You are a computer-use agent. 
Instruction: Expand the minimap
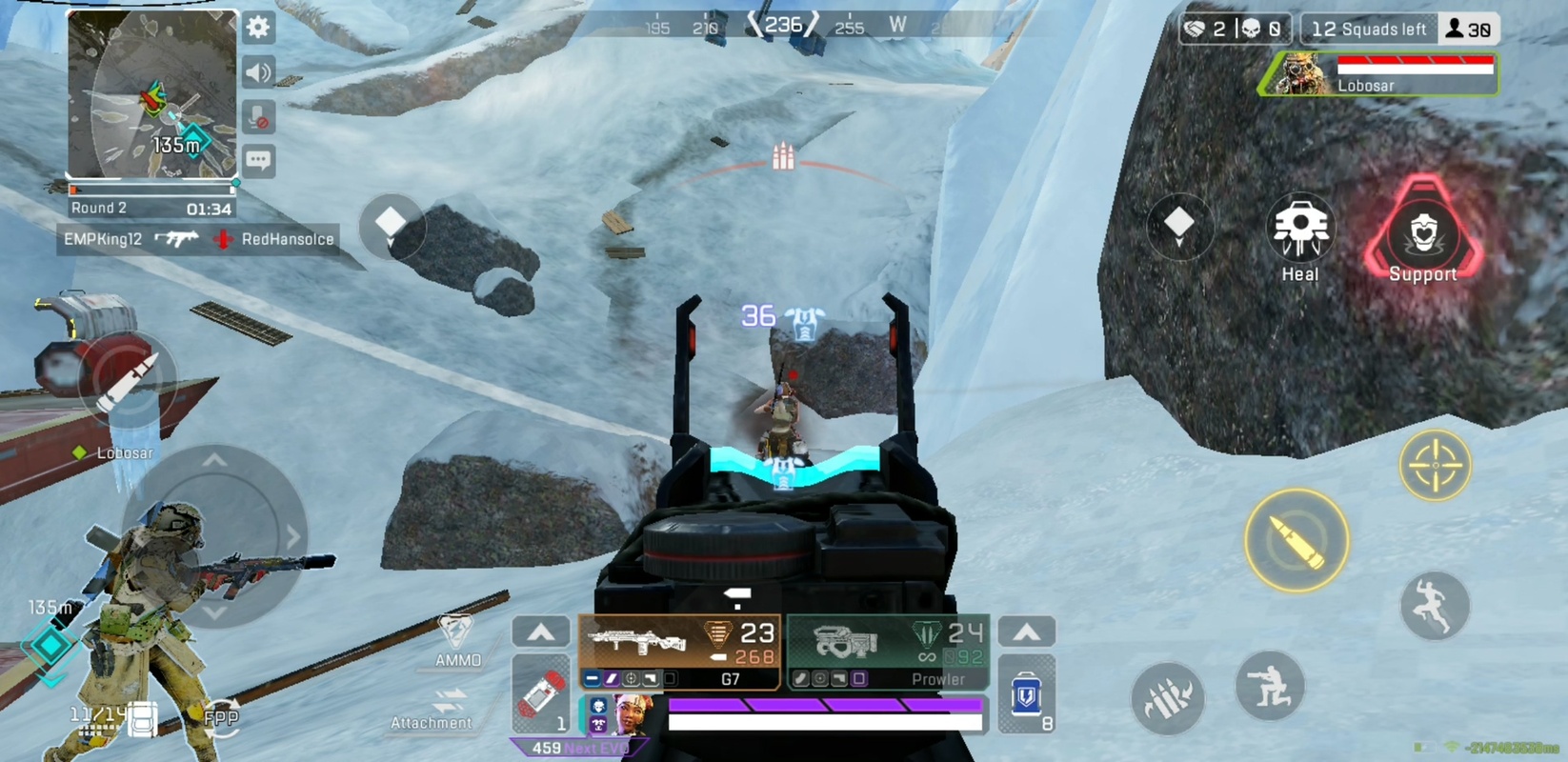click(151, 94)
